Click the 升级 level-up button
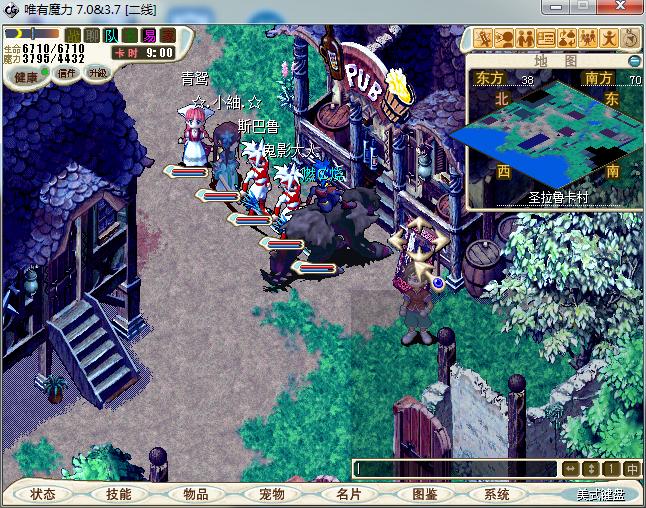Viewport: 646px width, 508px height. (98, 73)
